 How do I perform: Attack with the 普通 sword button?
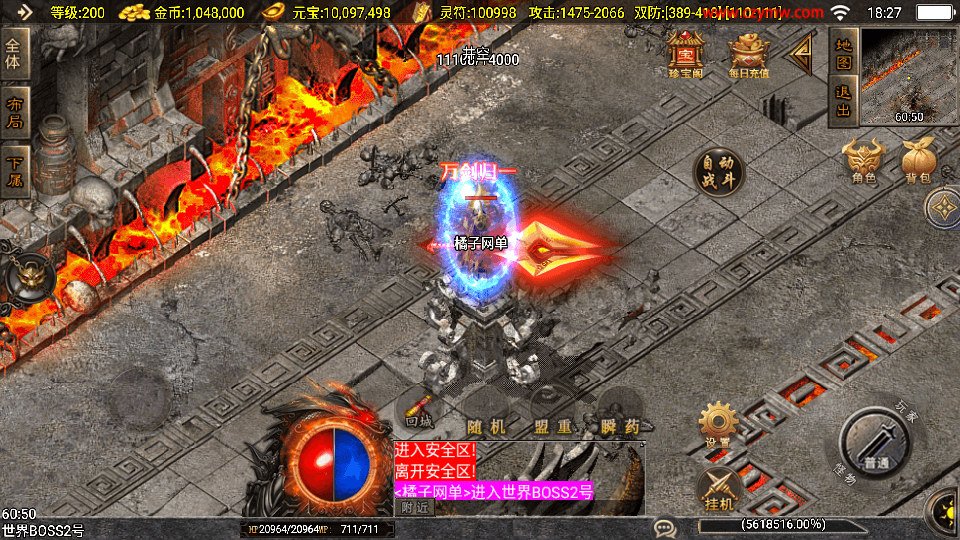coord(875,446)
